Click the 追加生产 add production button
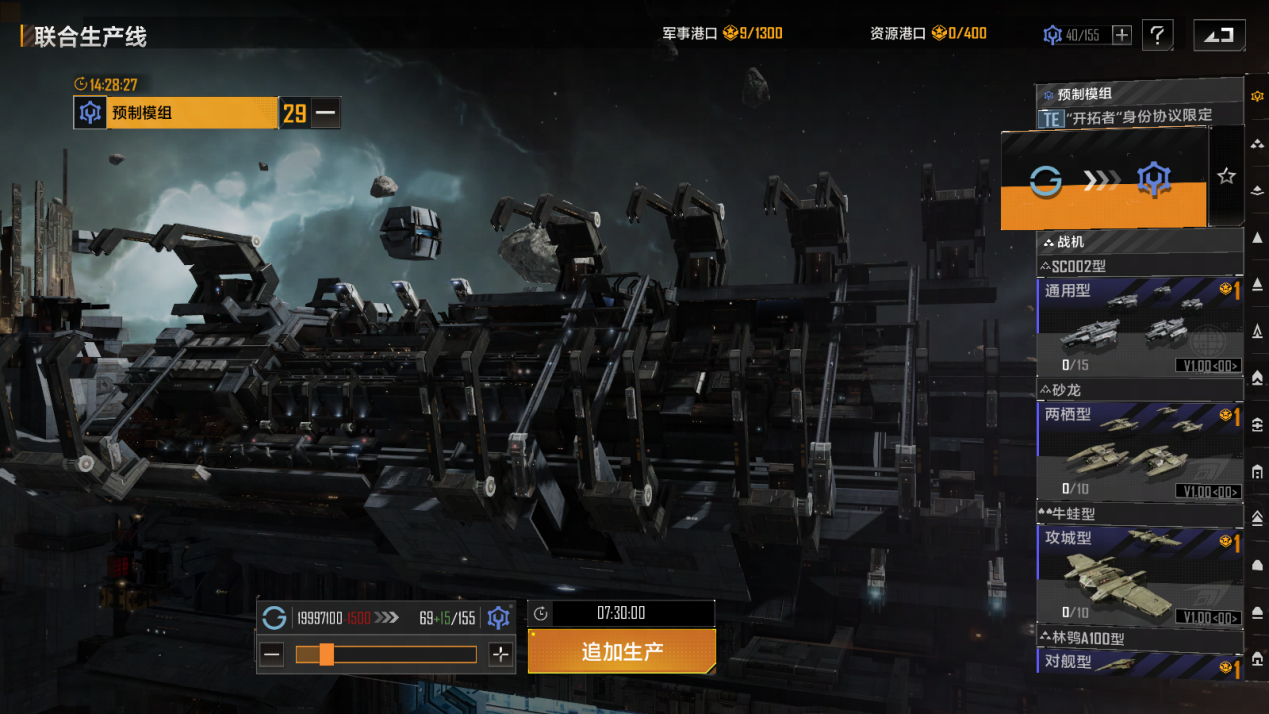 click(622, 652)
